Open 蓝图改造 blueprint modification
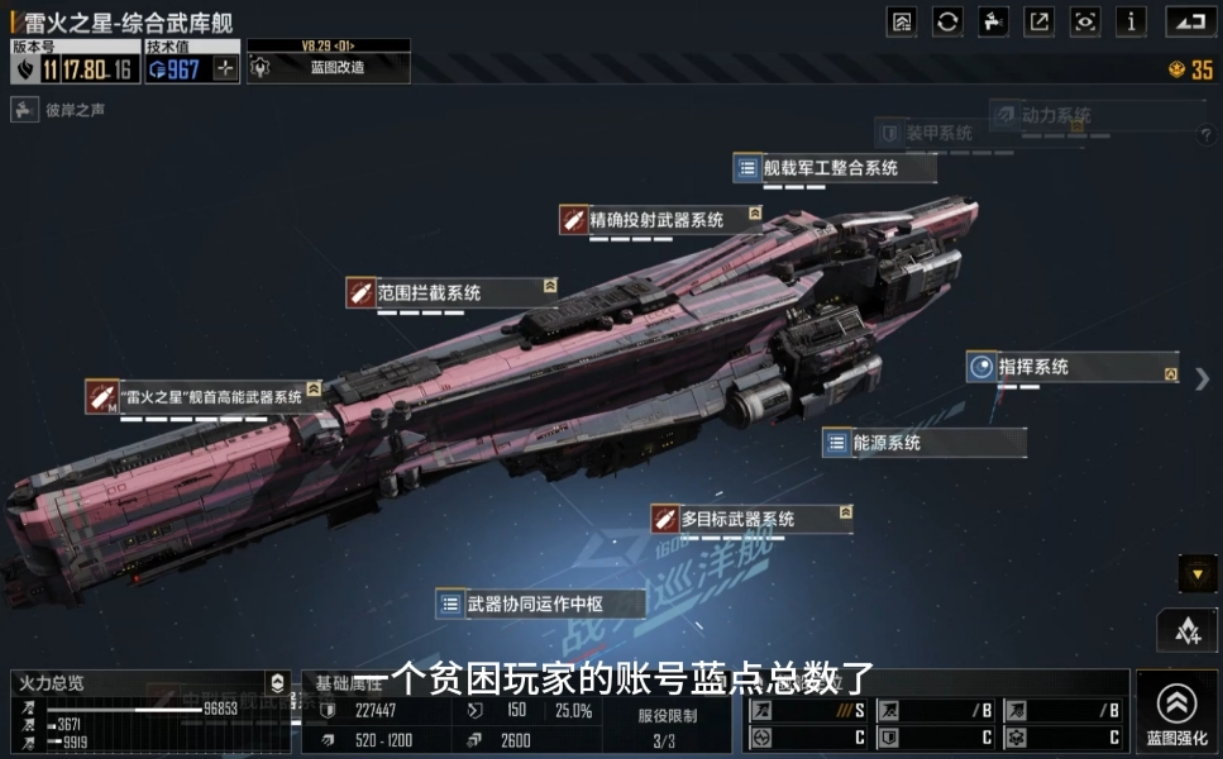Image resolution: width=1223 pixels, height=759 pixels. [x=328, y=68]
